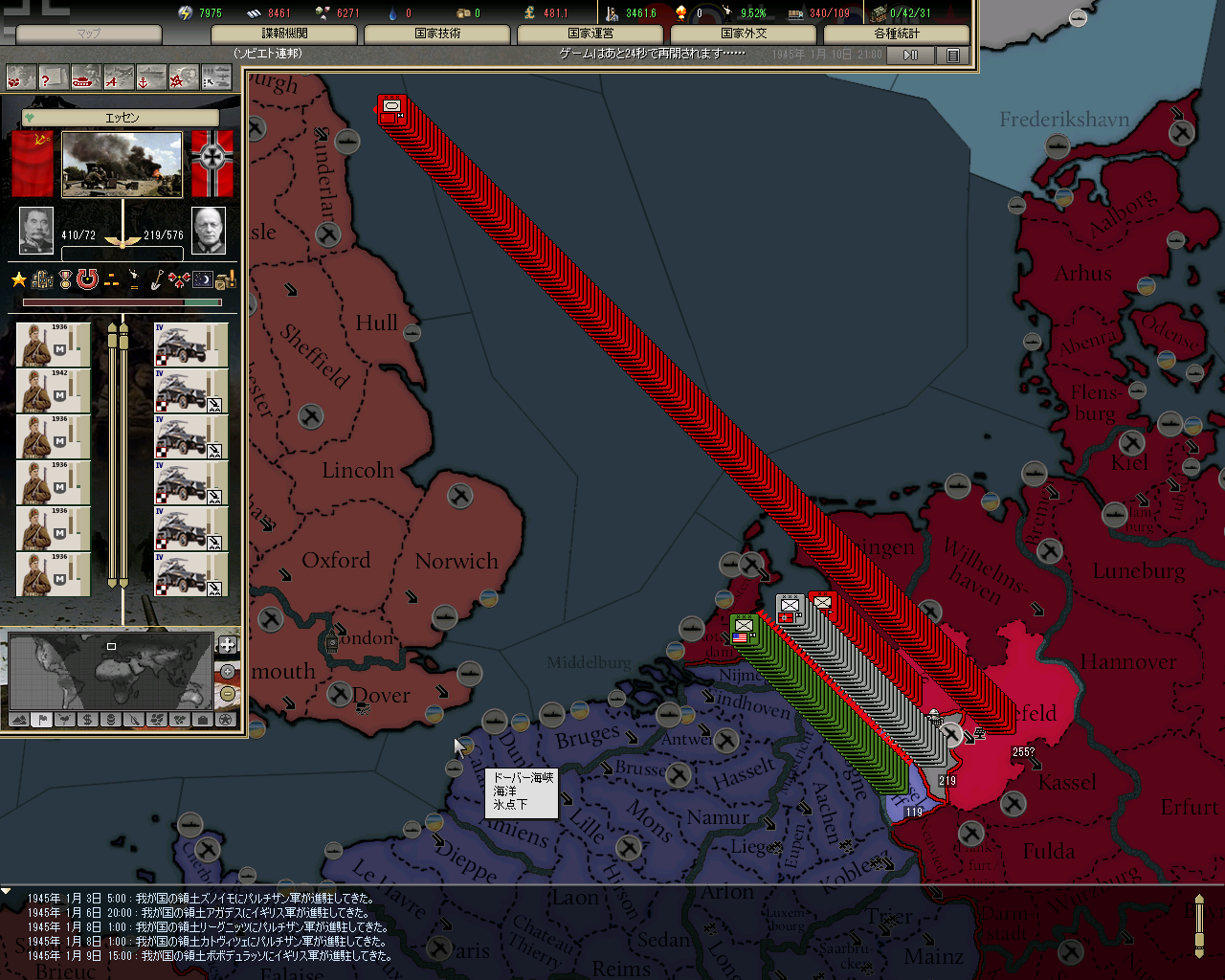Screen dimensions: 1225x980
Task: Toggle political map mode with the flag icon
Action: click(x=42, y=720)
